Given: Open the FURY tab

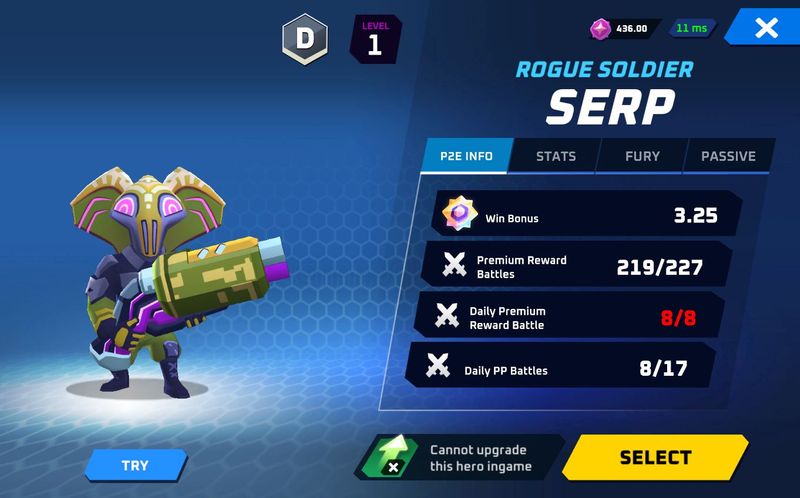Looking at the screenshot, I should (641, 156).
